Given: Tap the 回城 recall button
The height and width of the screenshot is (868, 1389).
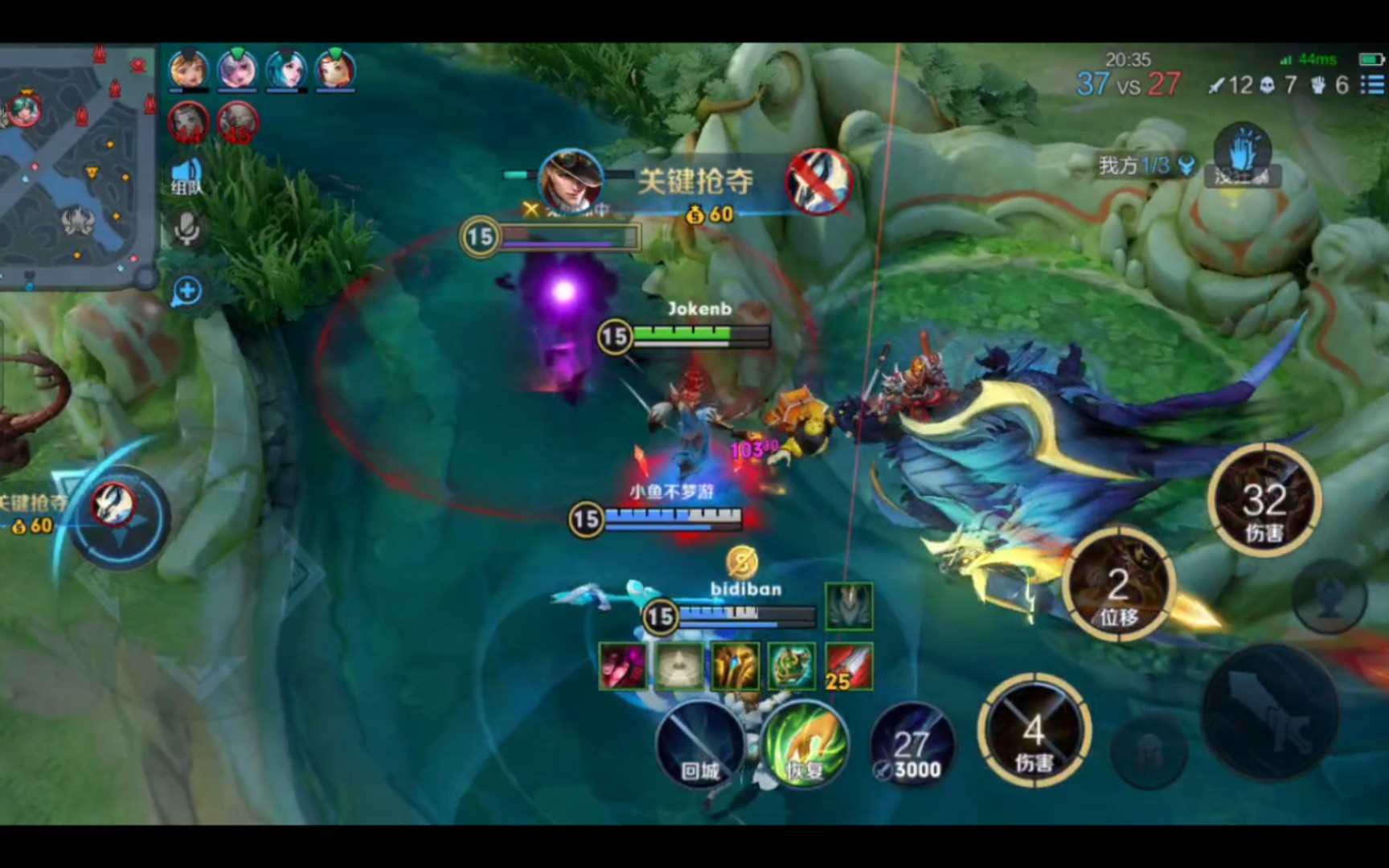Looking at the screenshot, I should click(x=700, y=745).
